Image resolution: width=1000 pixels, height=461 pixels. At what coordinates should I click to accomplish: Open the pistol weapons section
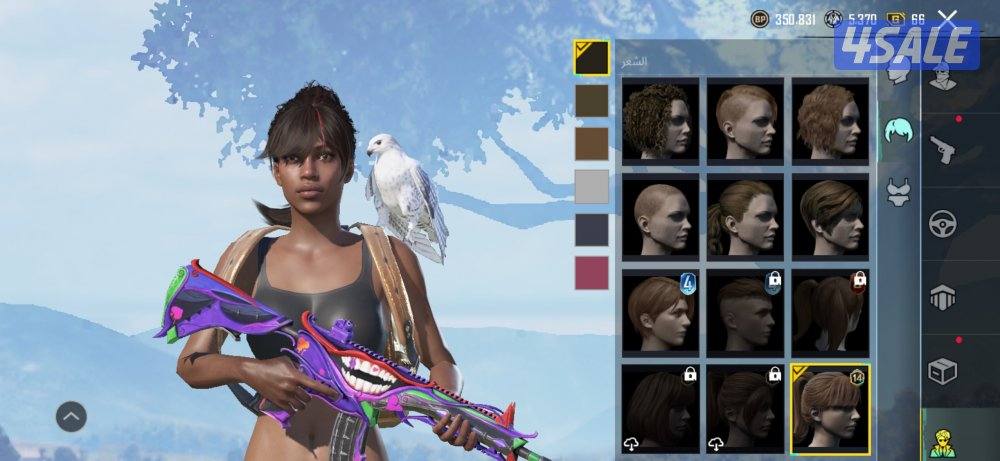click(x=943, y=148)
